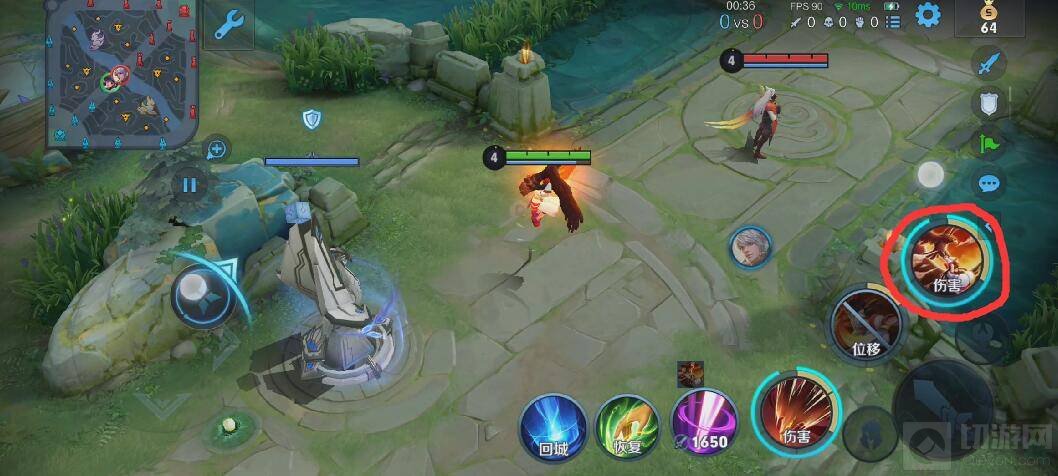Click the pause button

coord(189,184)
